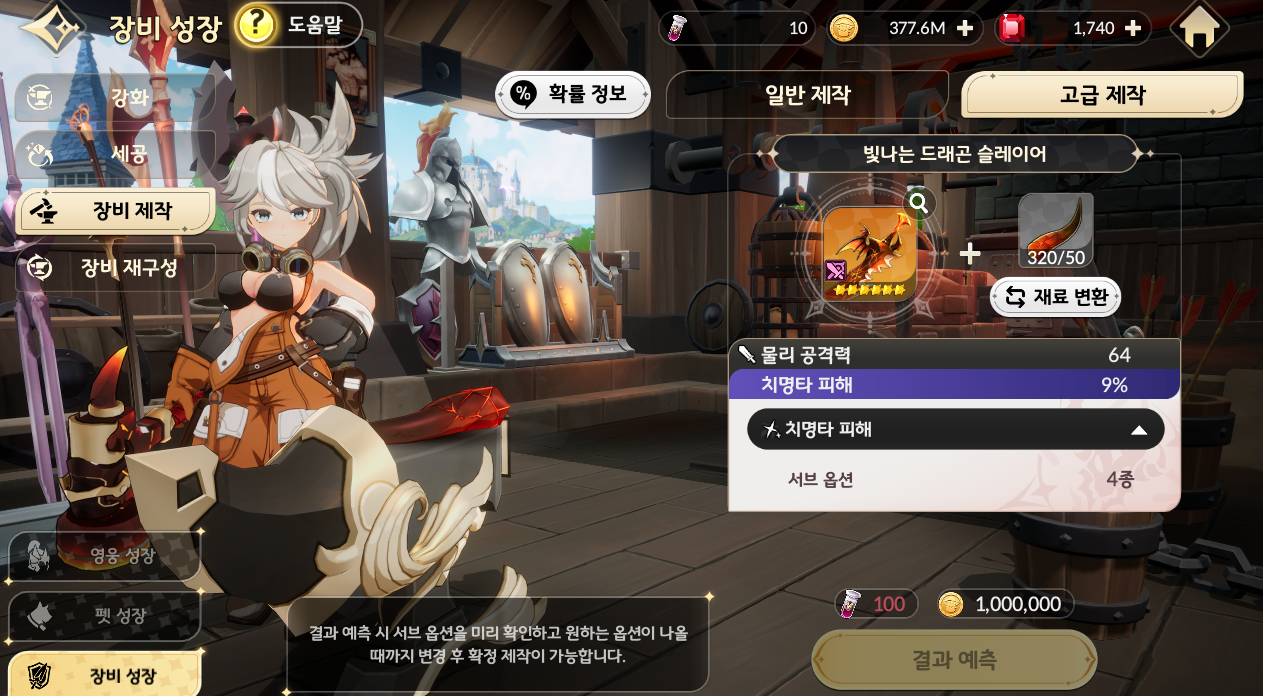The width and height of the screenshot is (1263, 696).
Task: Select the dragon slayer equipment slot
Action: tap(869, 254)
